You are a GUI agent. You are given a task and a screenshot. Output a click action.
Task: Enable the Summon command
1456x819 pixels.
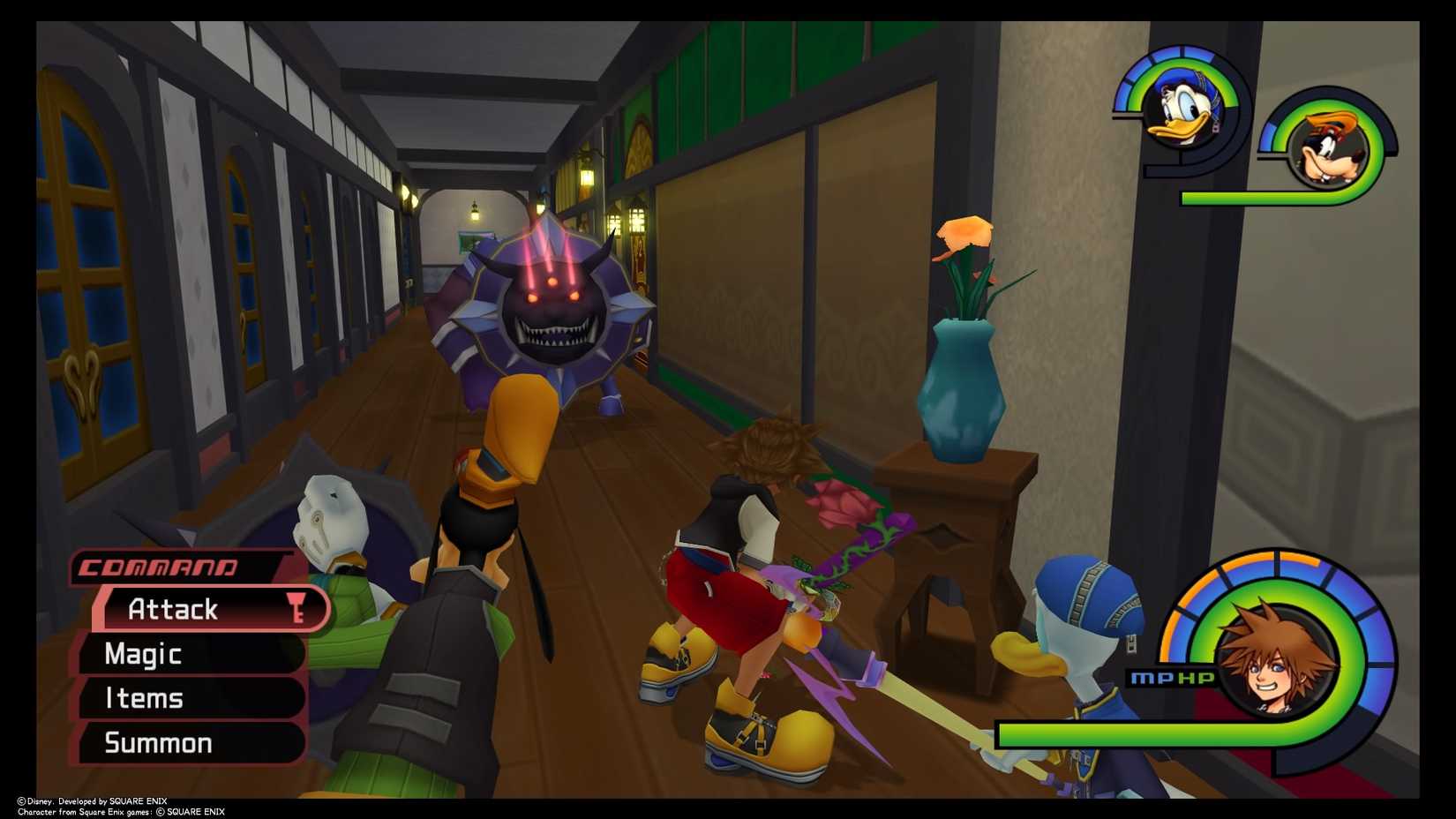tap(159, 742)
